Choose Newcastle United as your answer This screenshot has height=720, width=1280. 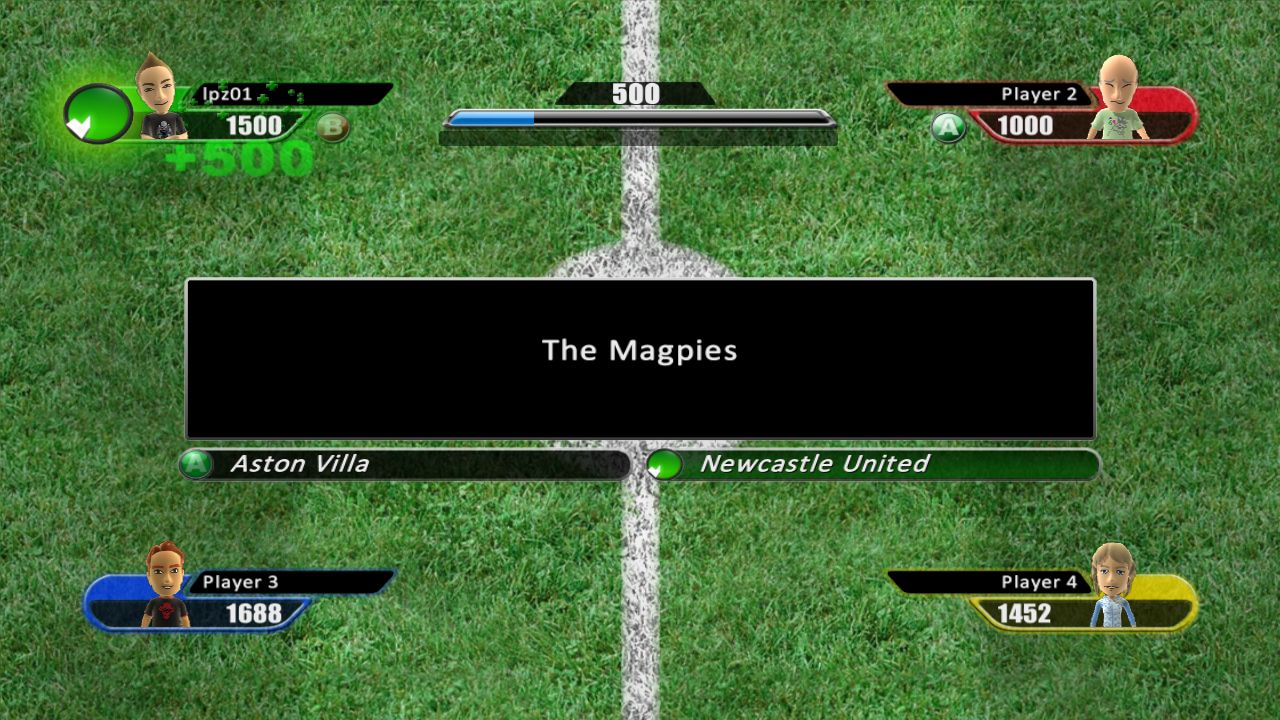[x=815, y=463]
